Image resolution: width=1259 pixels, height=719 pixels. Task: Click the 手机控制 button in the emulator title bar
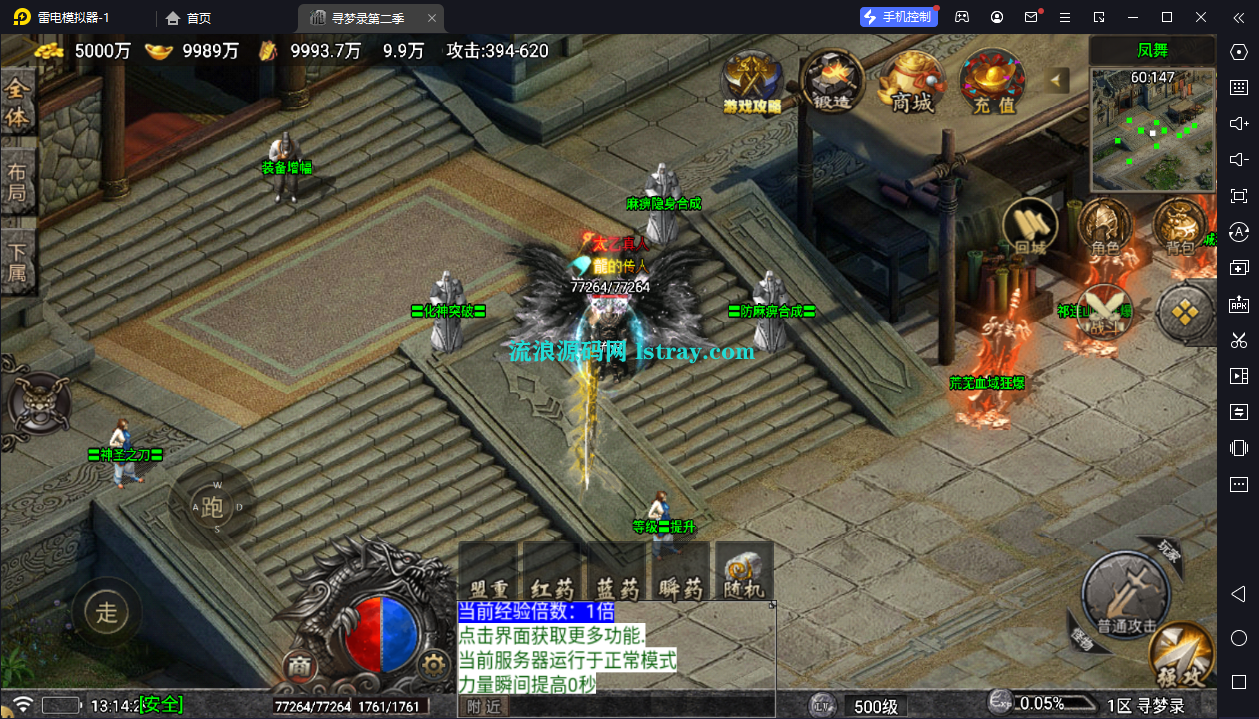tap(899, 17)
